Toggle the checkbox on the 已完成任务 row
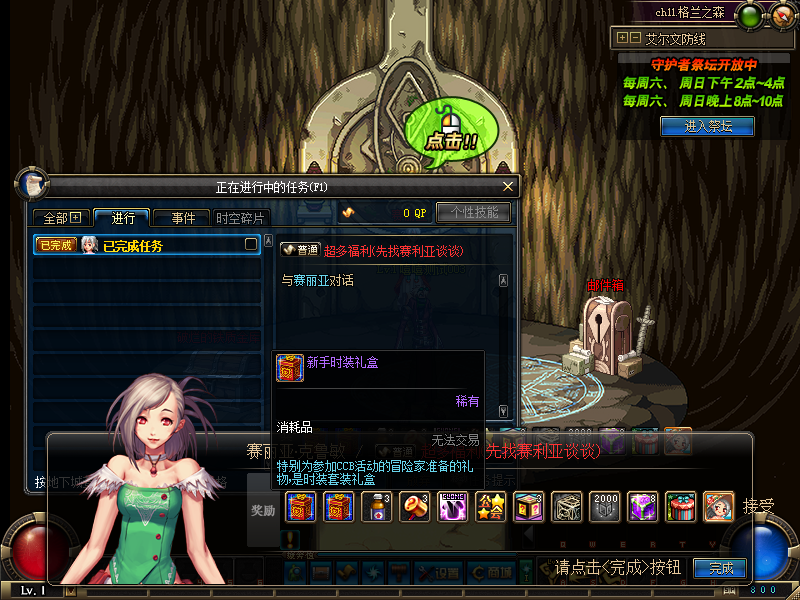 251,244
